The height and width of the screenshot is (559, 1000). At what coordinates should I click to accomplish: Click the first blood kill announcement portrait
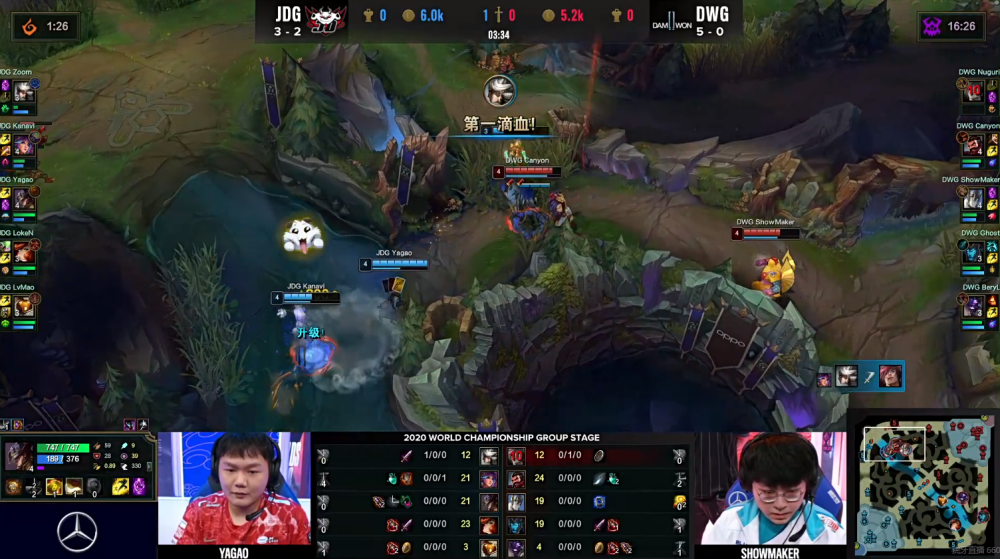click(x=498, y=92)
